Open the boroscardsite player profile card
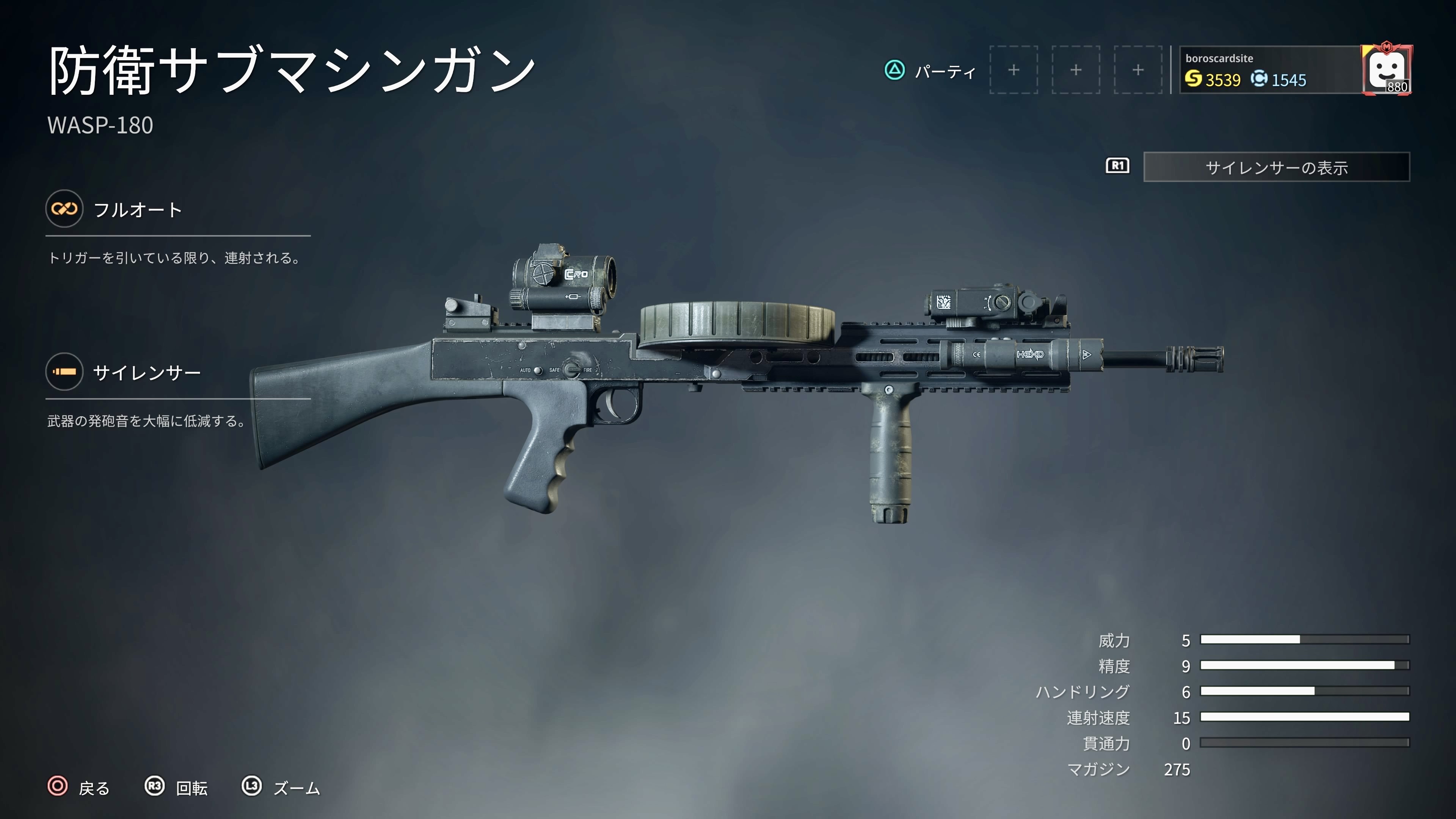Screen dimensions: 1456x819 [x=1269, y=70]
